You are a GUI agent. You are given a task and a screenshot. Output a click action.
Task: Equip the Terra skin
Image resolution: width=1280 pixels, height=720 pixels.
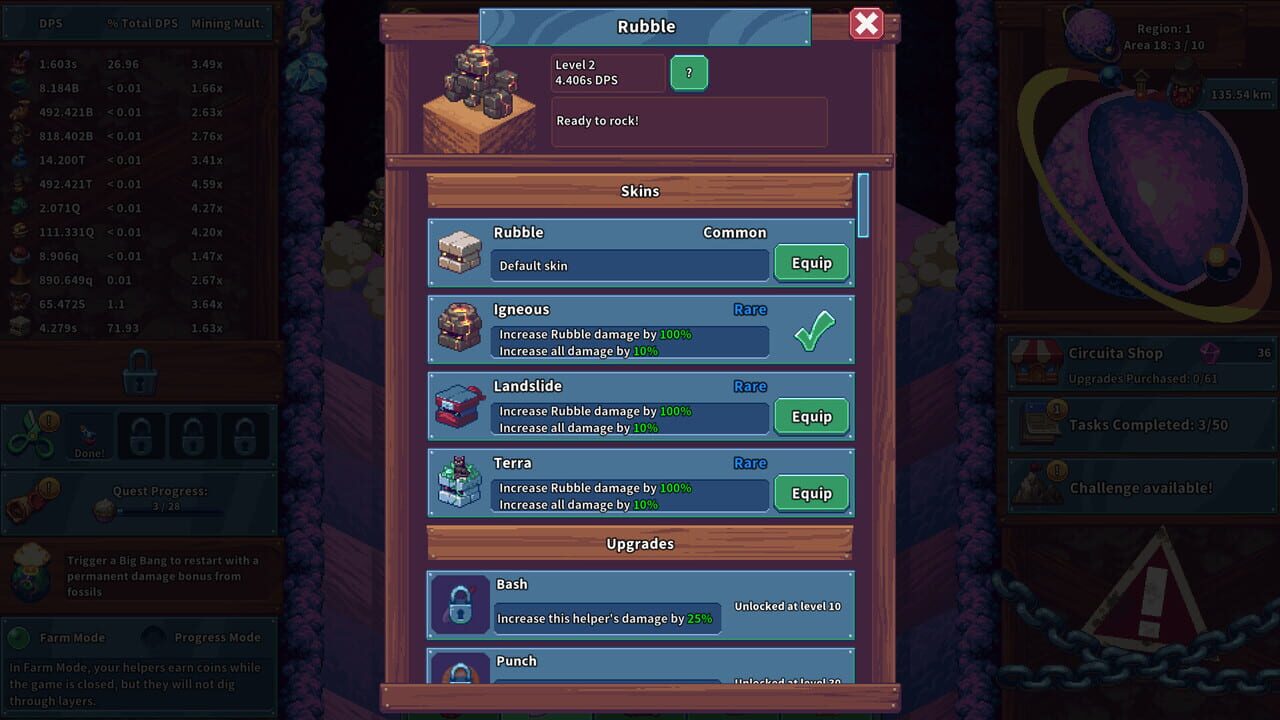click(811, 493)
